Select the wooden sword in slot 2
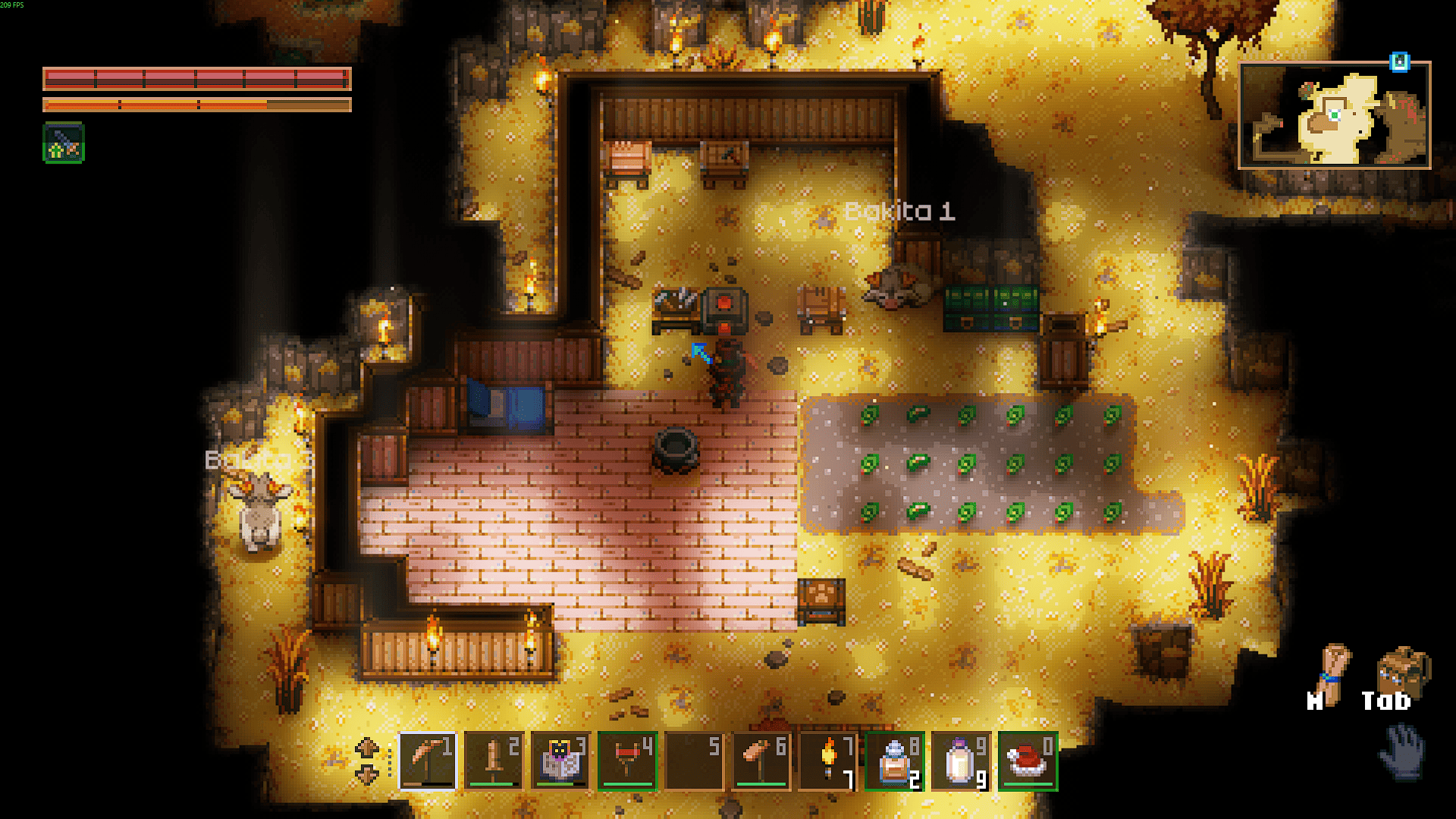 494,761
